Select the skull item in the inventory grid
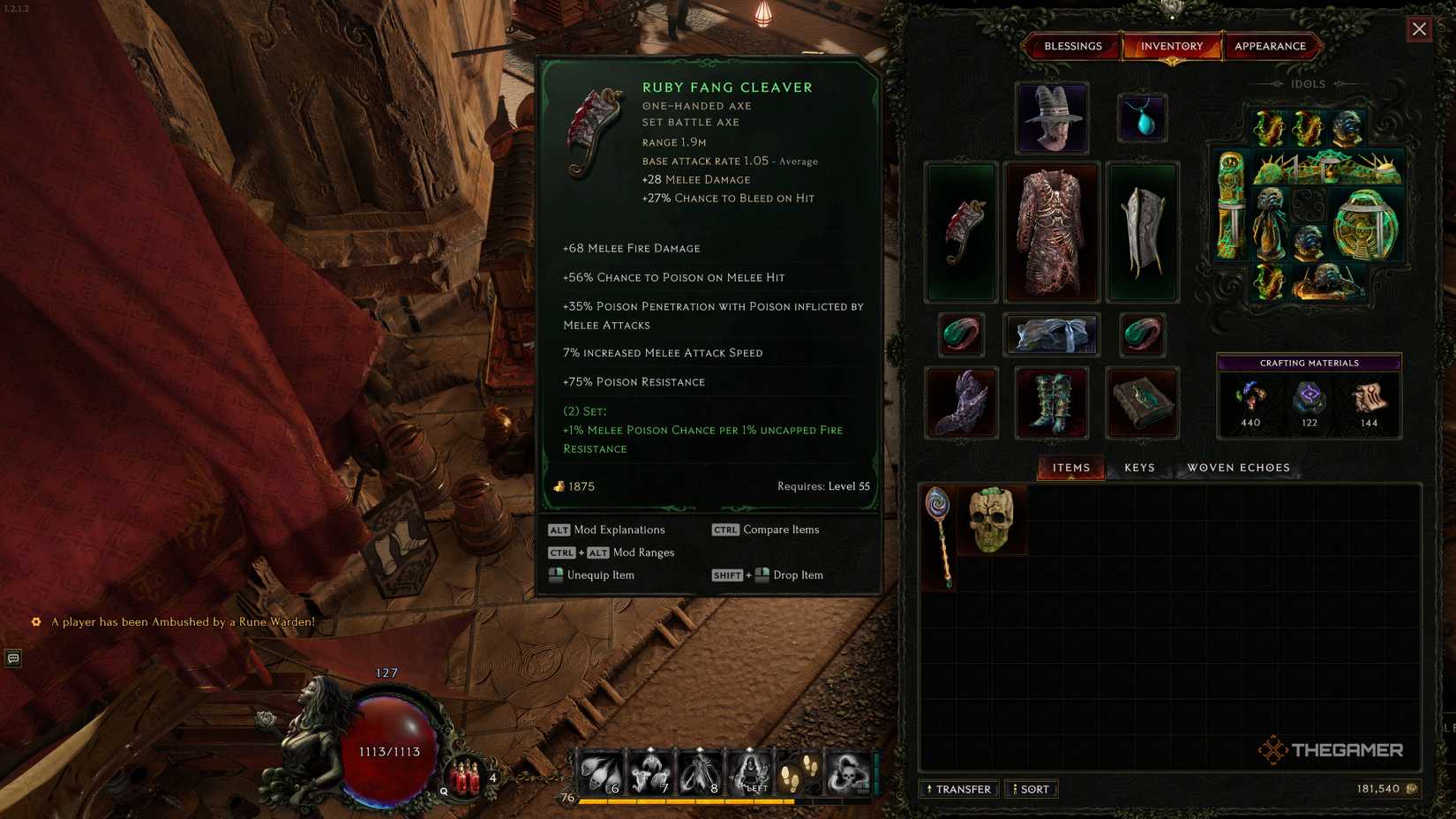 coord(991,520)
